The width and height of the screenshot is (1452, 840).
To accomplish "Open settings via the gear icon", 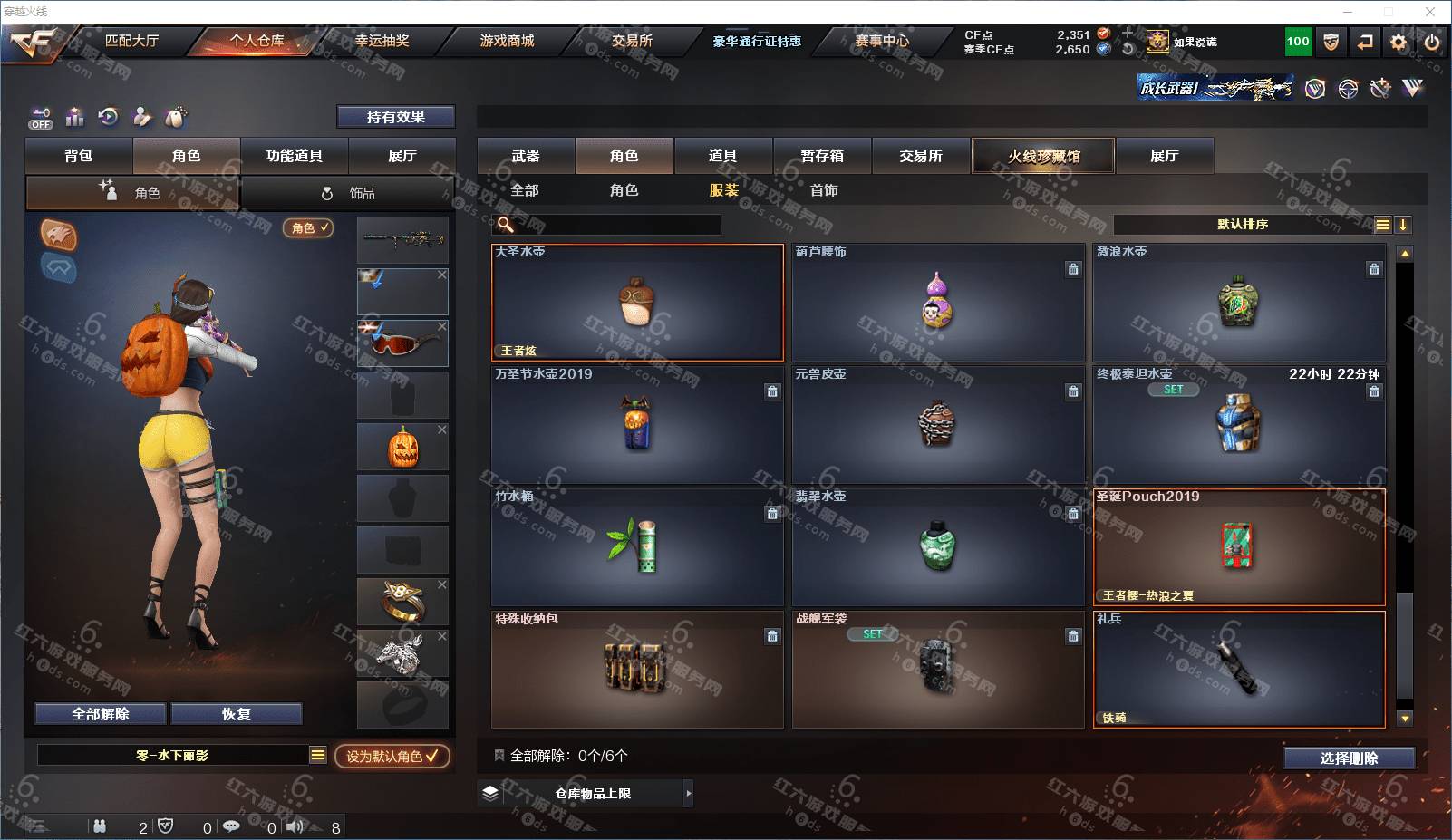I will (1399, 42).
